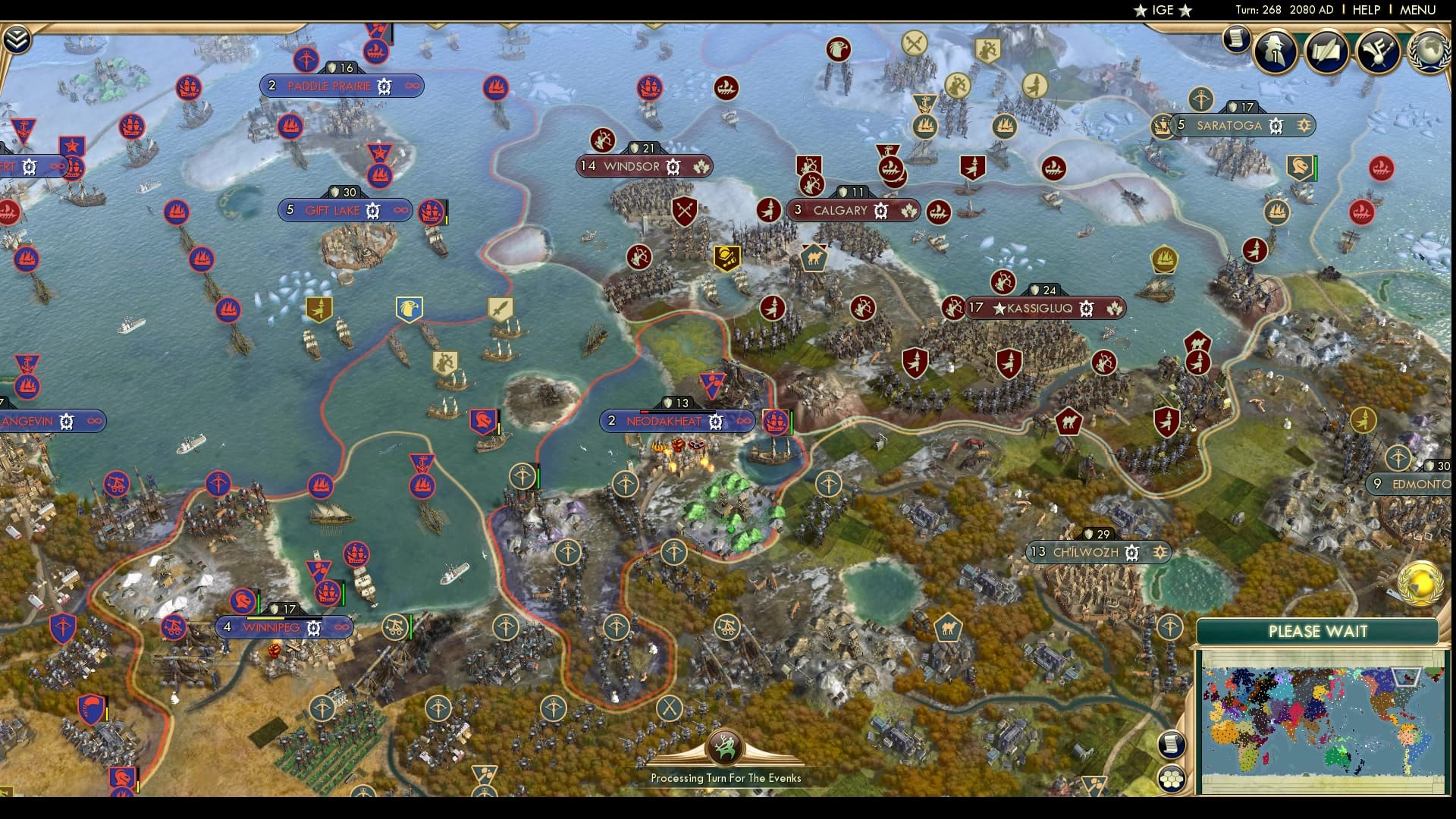Open the notification log scroll icon top-right
Viewport: 1456px width, 819px height.
tap(1238, 36)
